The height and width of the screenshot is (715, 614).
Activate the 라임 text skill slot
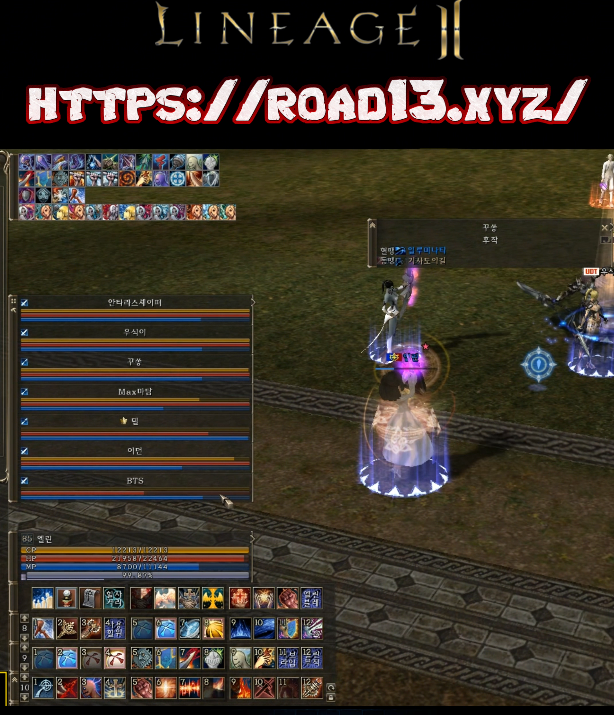(288, 658)
